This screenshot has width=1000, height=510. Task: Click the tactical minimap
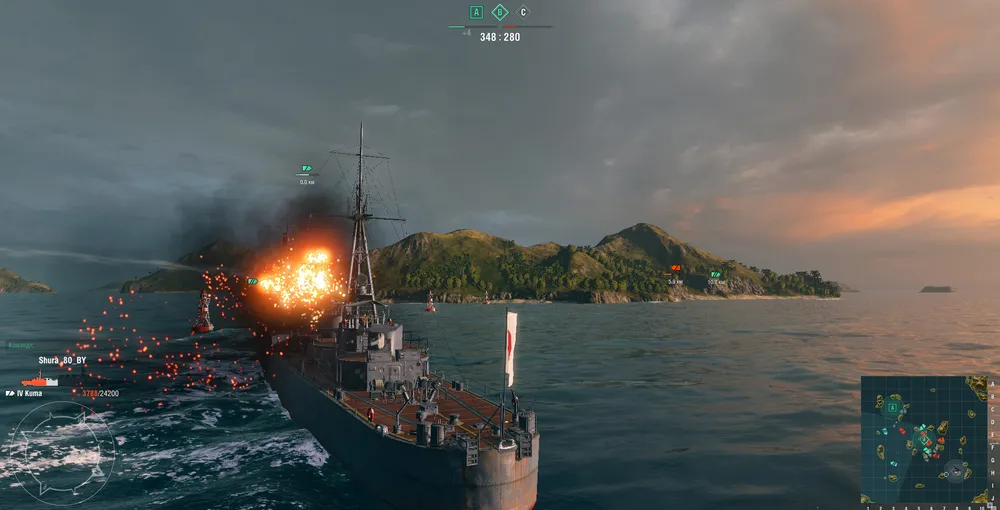coord(923,438)
